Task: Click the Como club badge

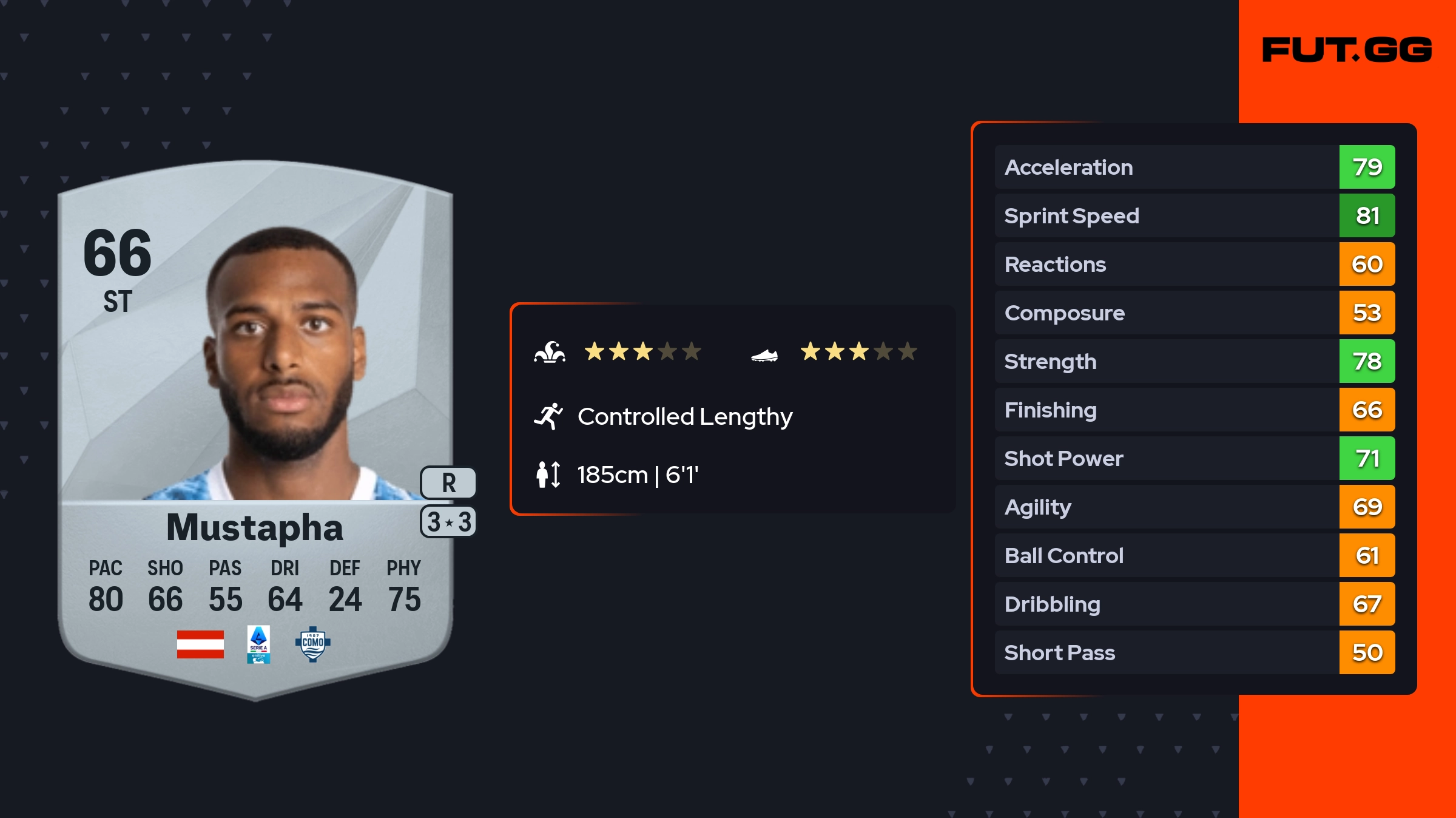Action: [x=312, y=644]
